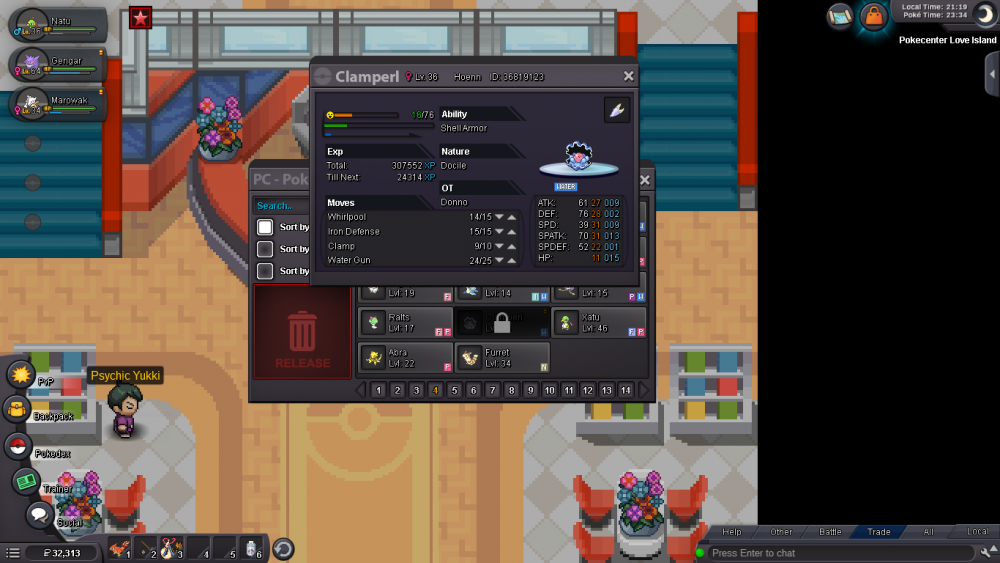This screenshot has height=563, width=1000.
Task: Go to PC box page 7
Action: click(492, 390)
